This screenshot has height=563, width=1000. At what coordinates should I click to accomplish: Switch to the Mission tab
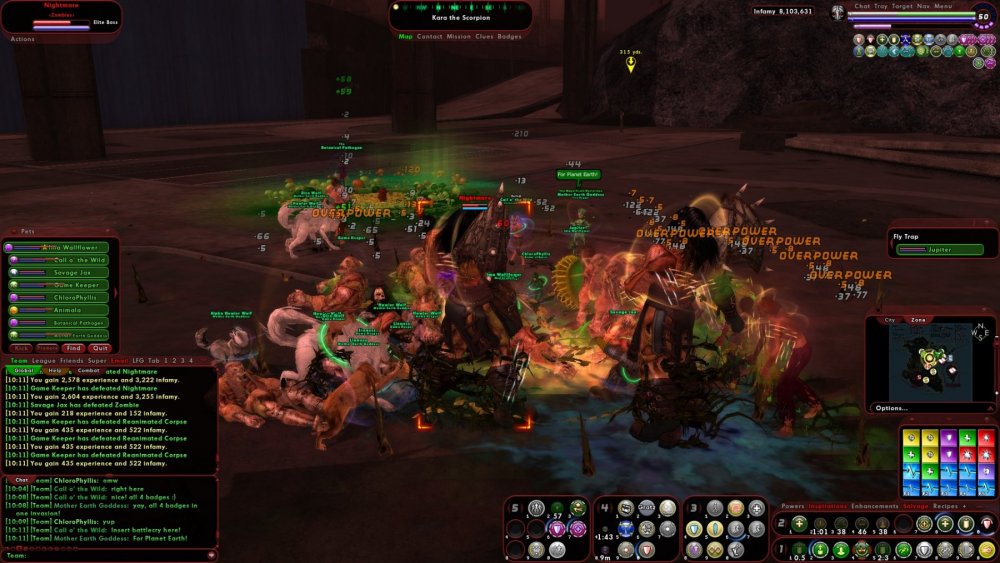click(458, 36)
